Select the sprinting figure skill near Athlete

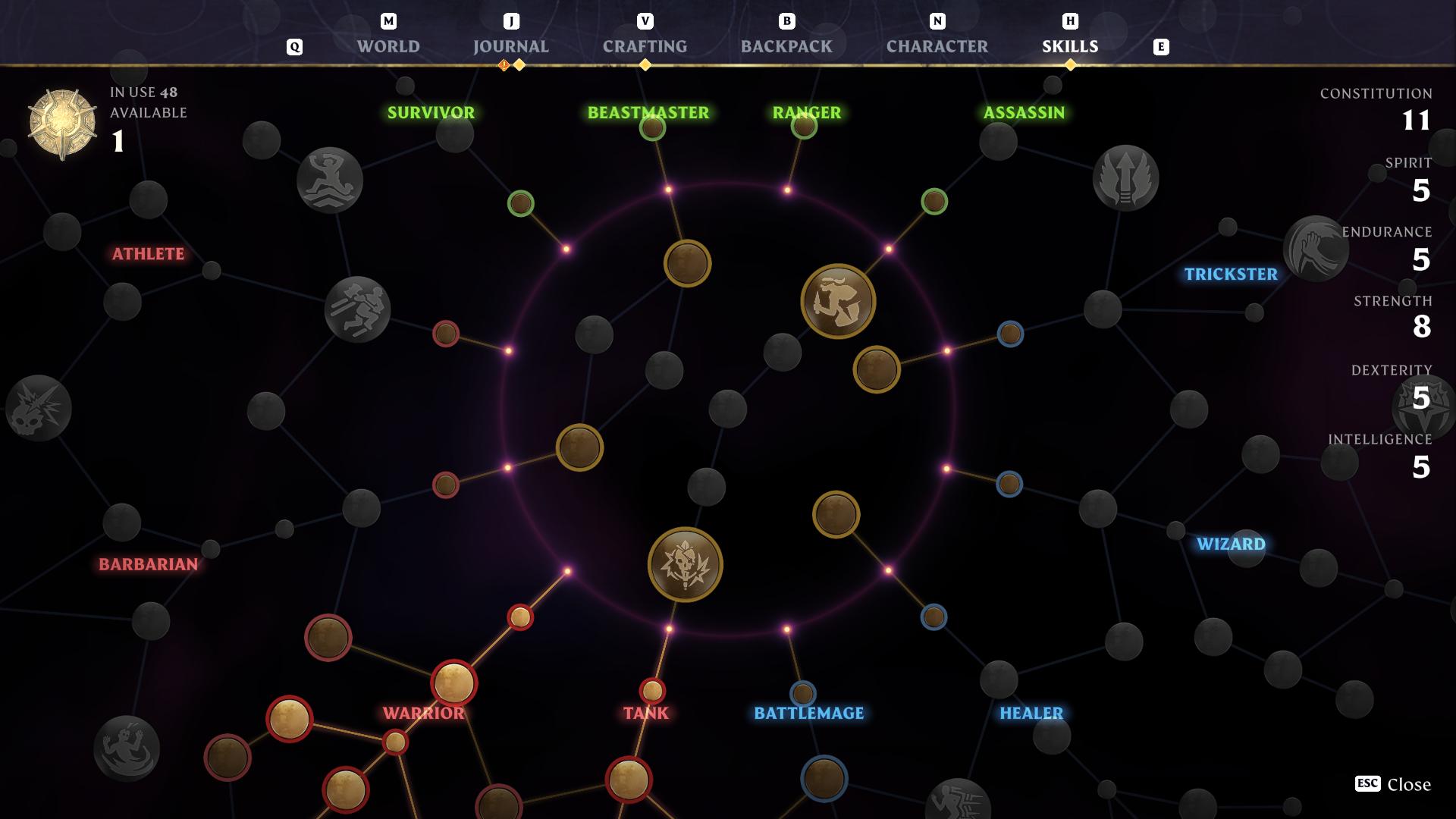pos(357,309)
